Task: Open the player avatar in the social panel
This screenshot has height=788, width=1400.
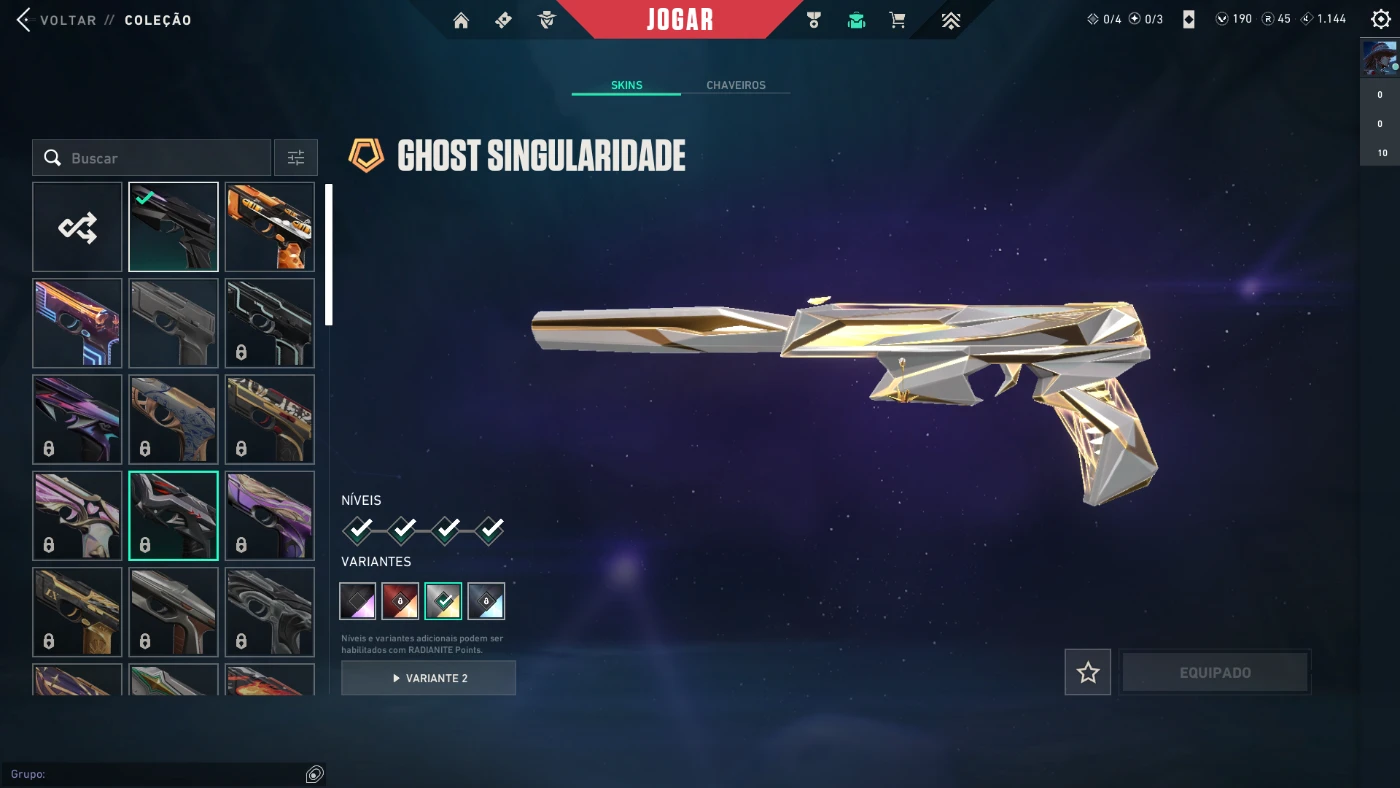Action: pyautogui.click(x=1380, y=59)
